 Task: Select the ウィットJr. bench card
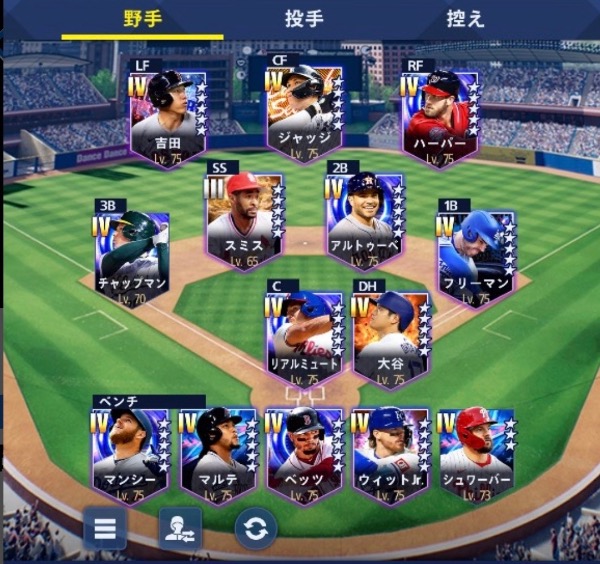click(391, 455)
